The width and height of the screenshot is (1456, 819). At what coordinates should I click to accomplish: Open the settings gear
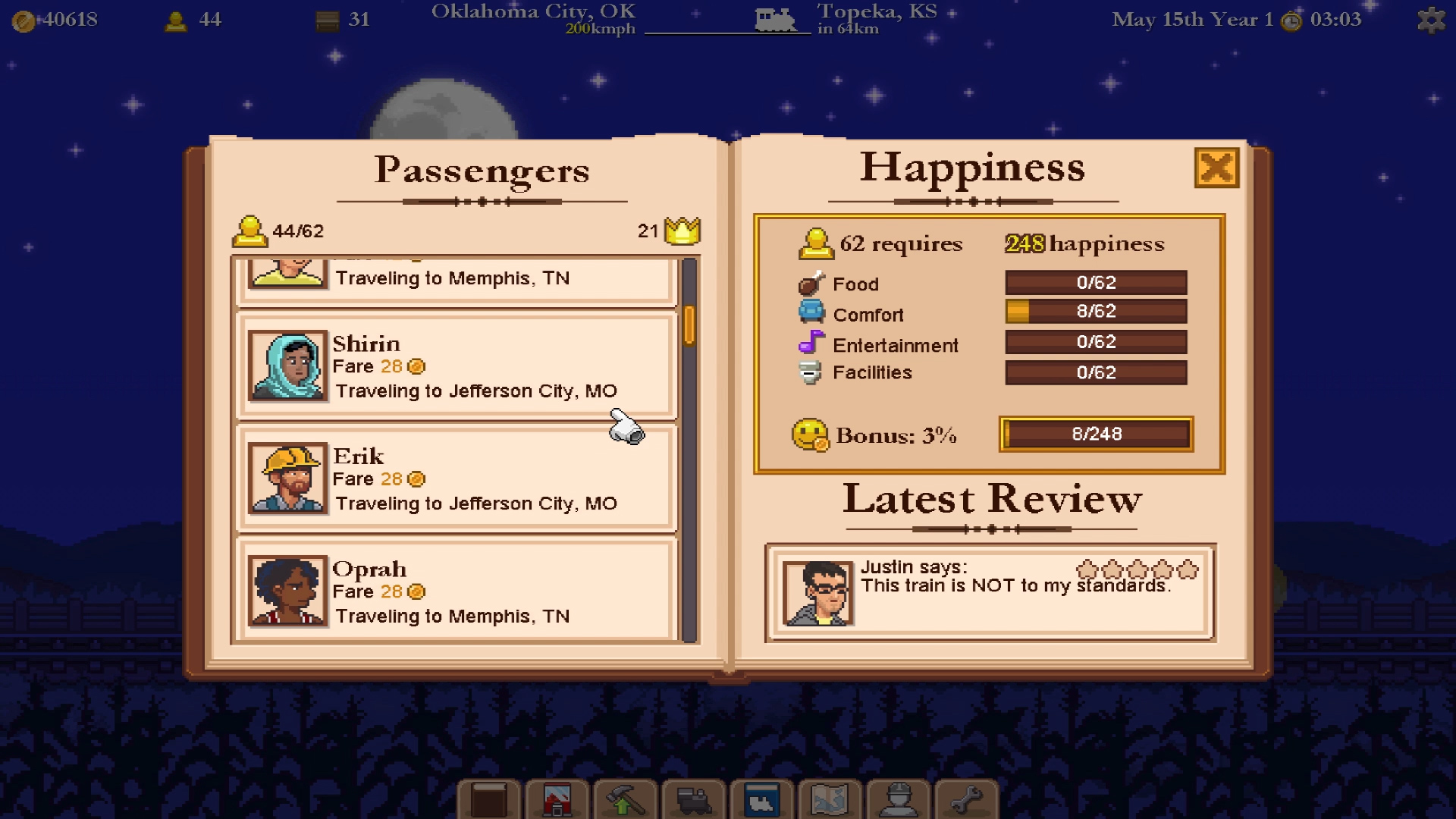click(x=1432, y=20)
